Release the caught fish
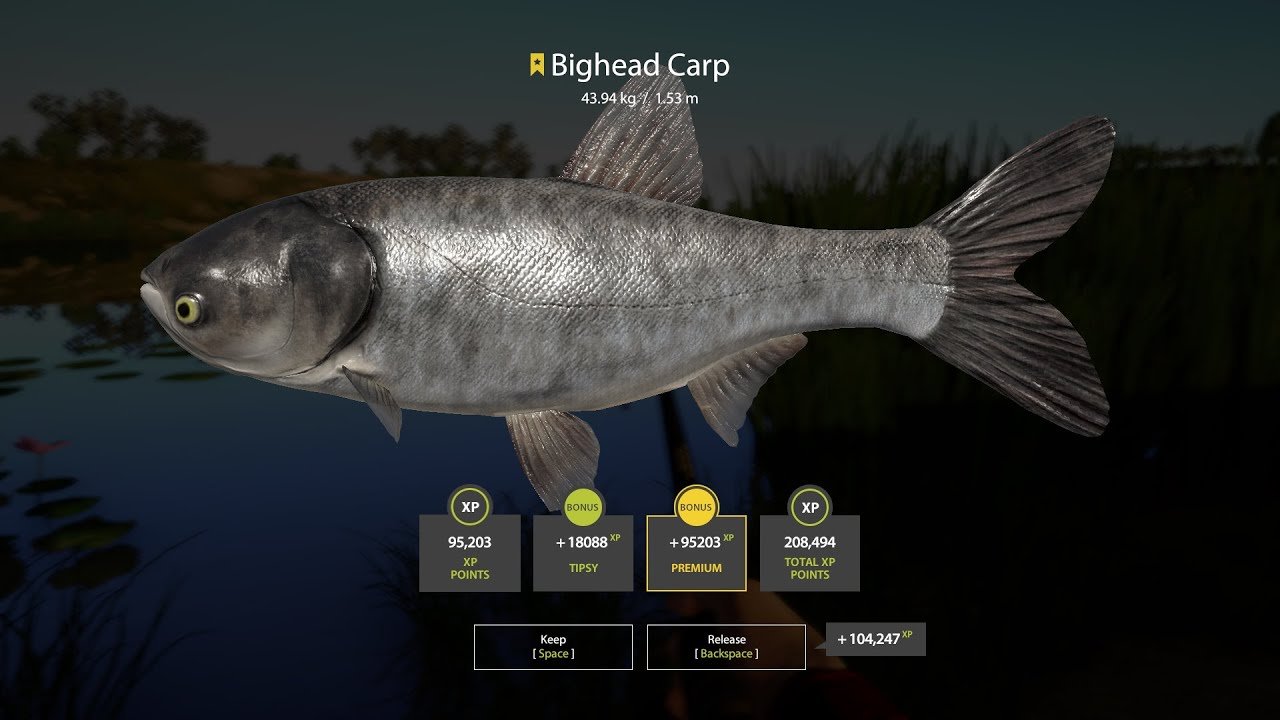The height and width of the screenshot is (720, 1280). coord(726,646)
